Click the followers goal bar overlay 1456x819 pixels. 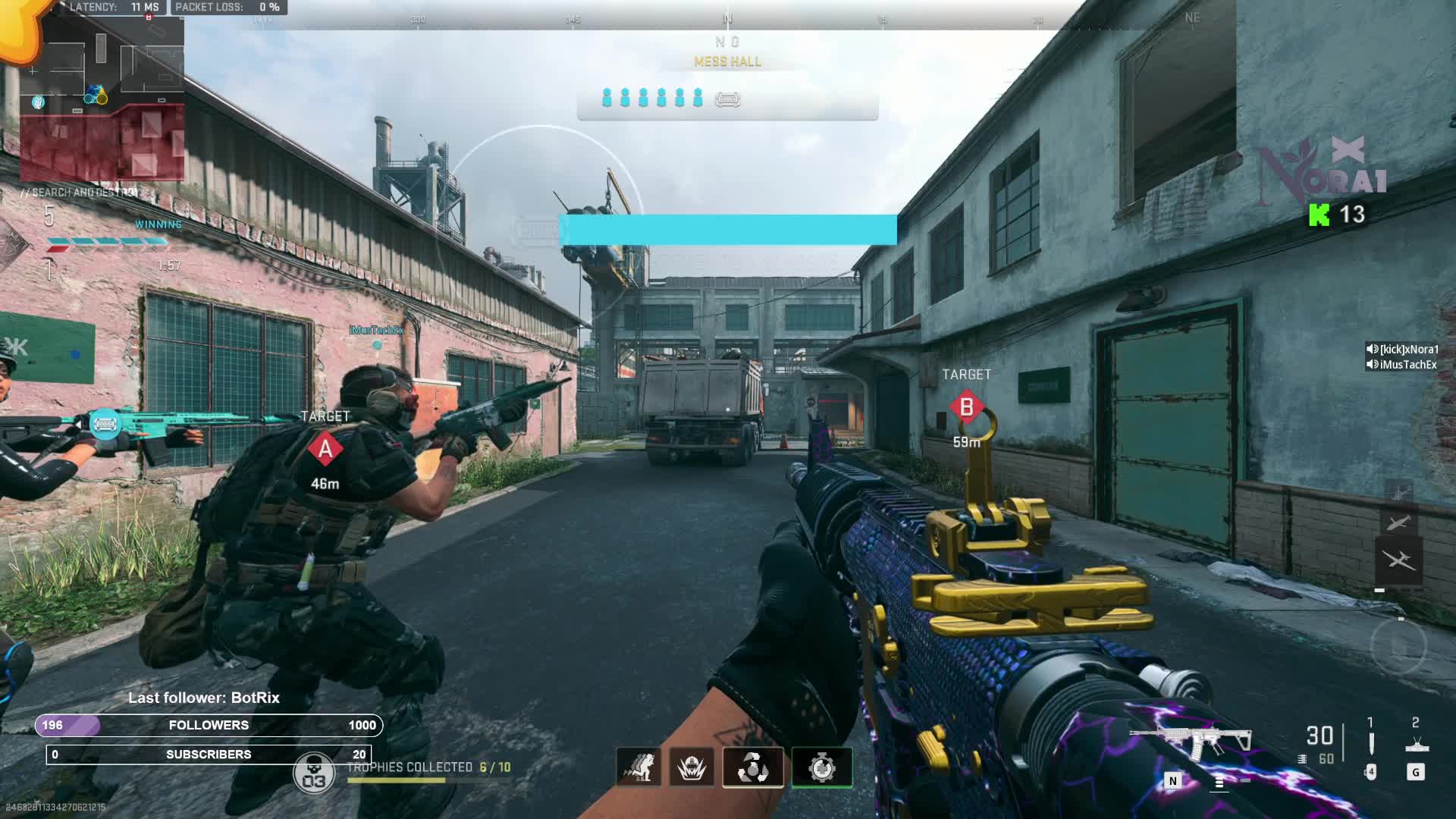209,725
